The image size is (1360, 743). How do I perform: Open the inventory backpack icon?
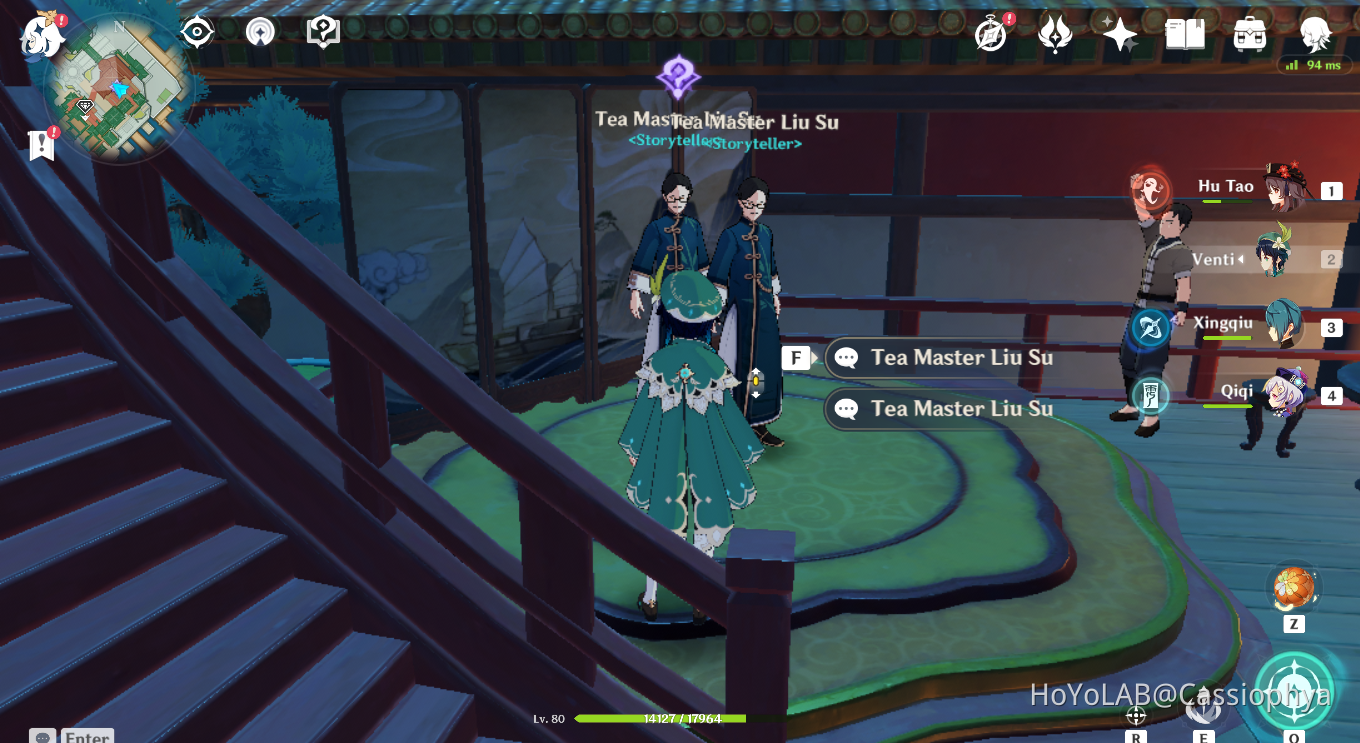(1250, 33)
